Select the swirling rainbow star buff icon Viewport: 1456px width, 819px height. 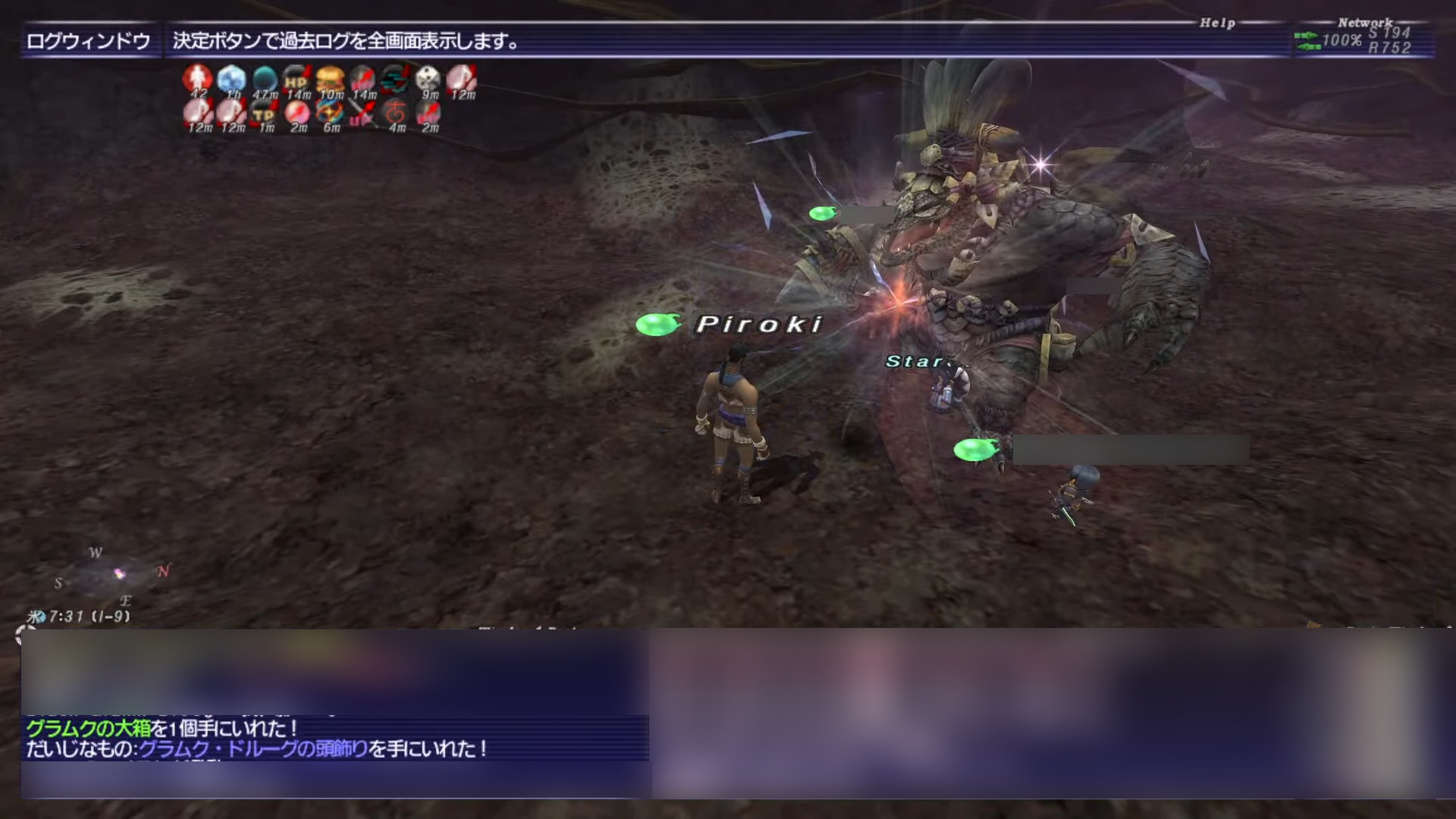tap(330, 114)
